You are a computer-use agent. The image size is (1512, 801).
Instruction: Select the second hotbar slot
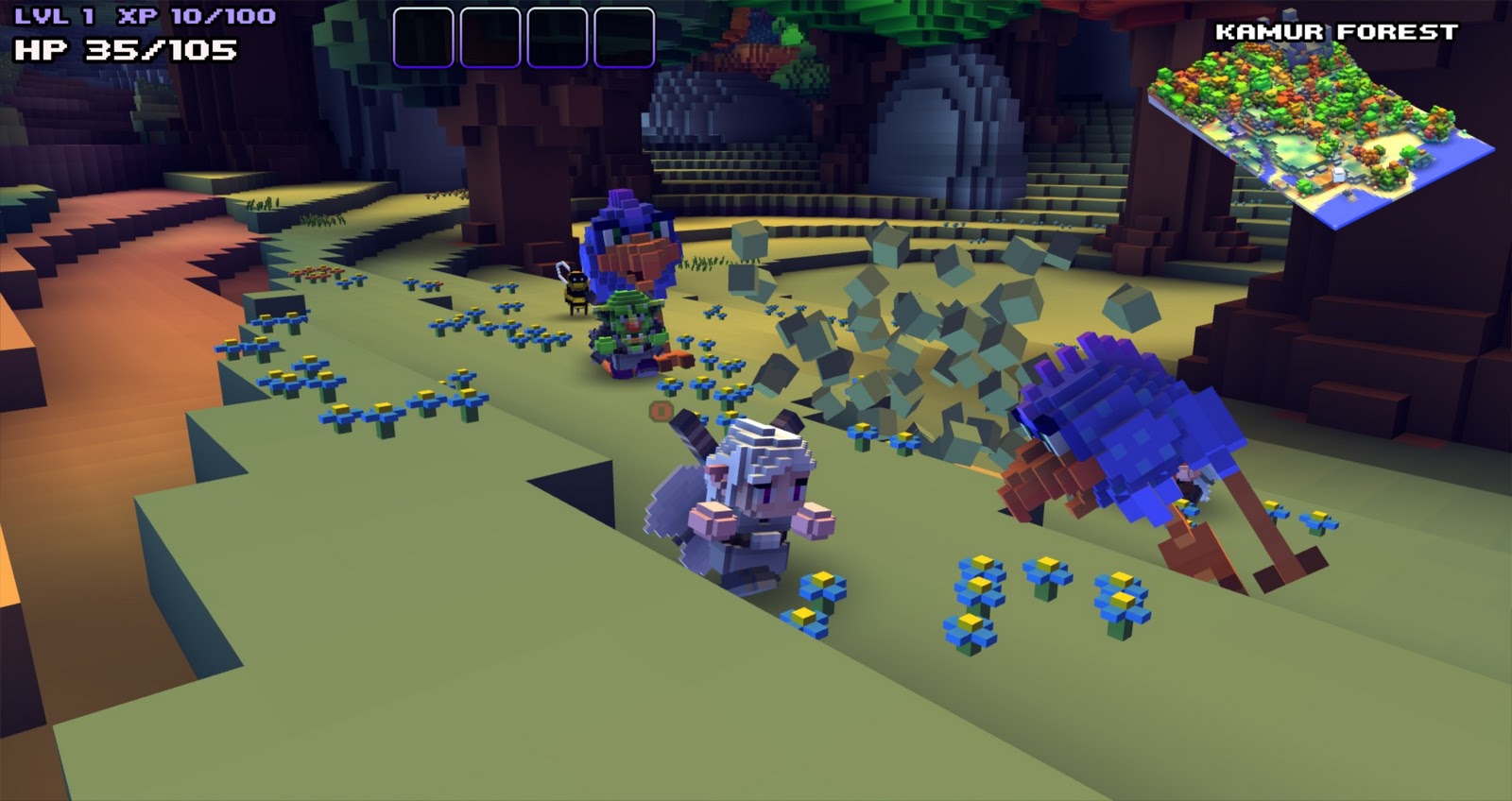pos(491,36)
